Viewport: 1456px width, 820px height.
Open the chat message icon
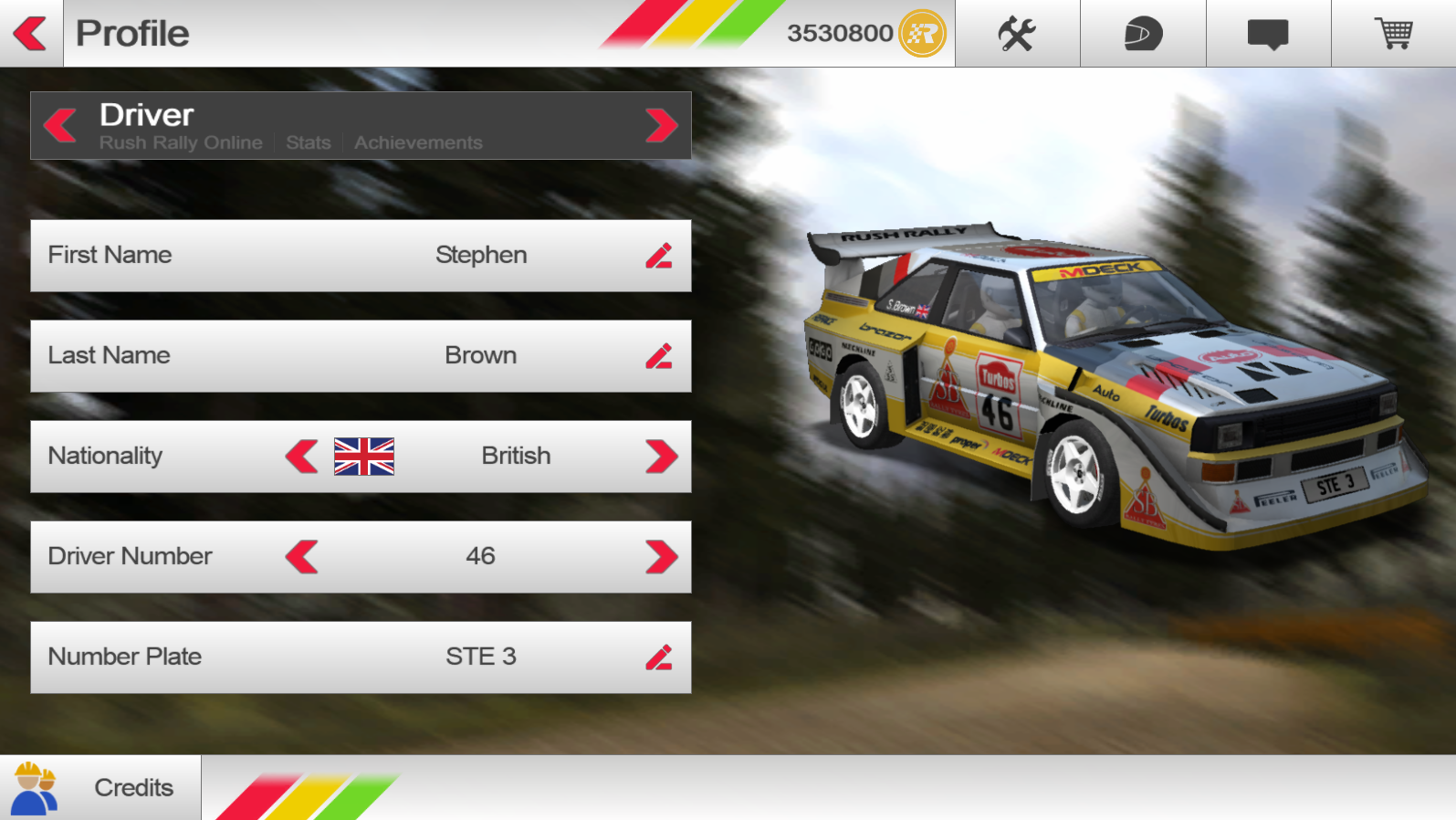1268,34
